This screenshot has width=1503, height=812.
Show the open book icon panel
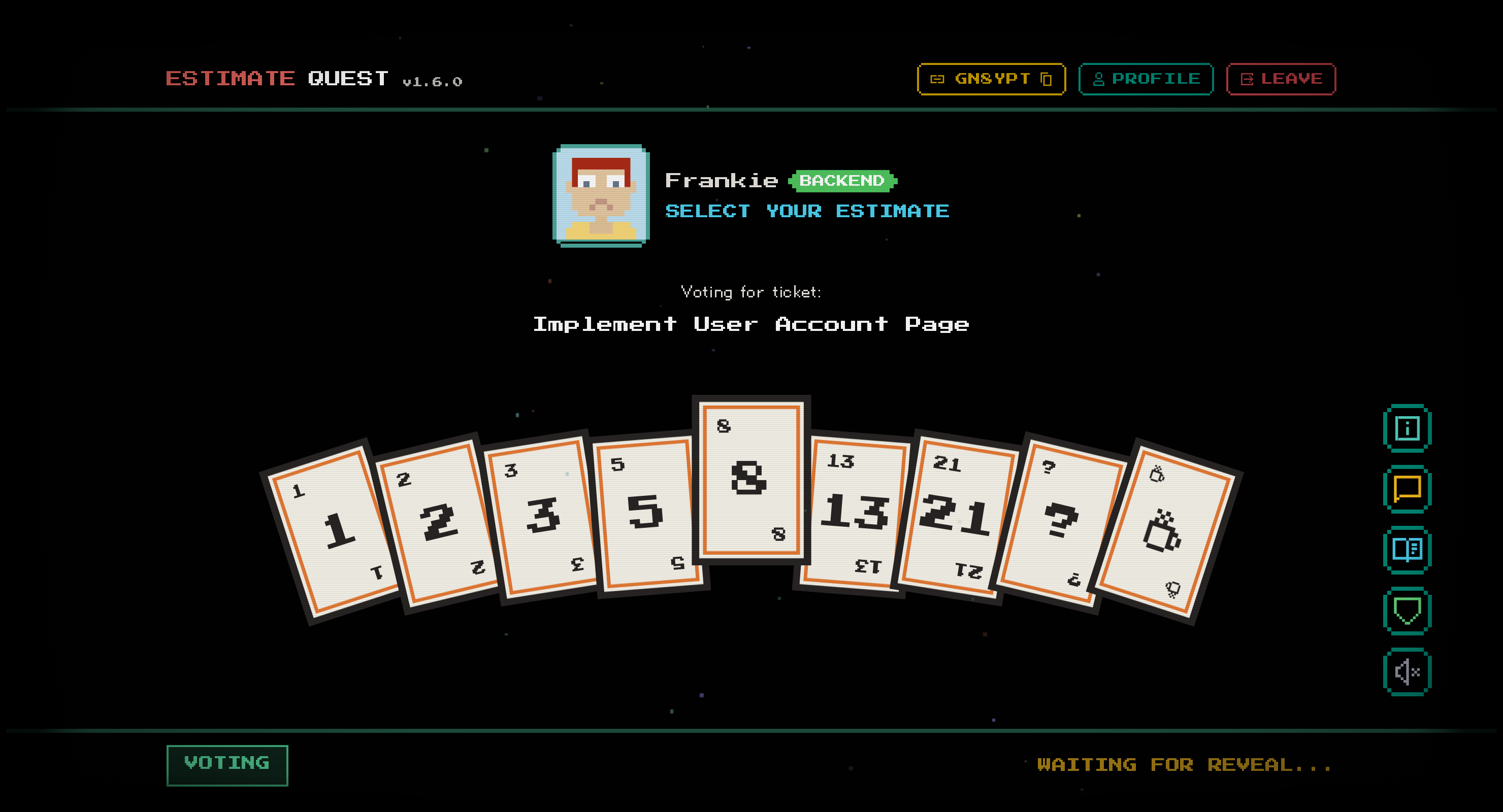click(x=1407, y=550)
